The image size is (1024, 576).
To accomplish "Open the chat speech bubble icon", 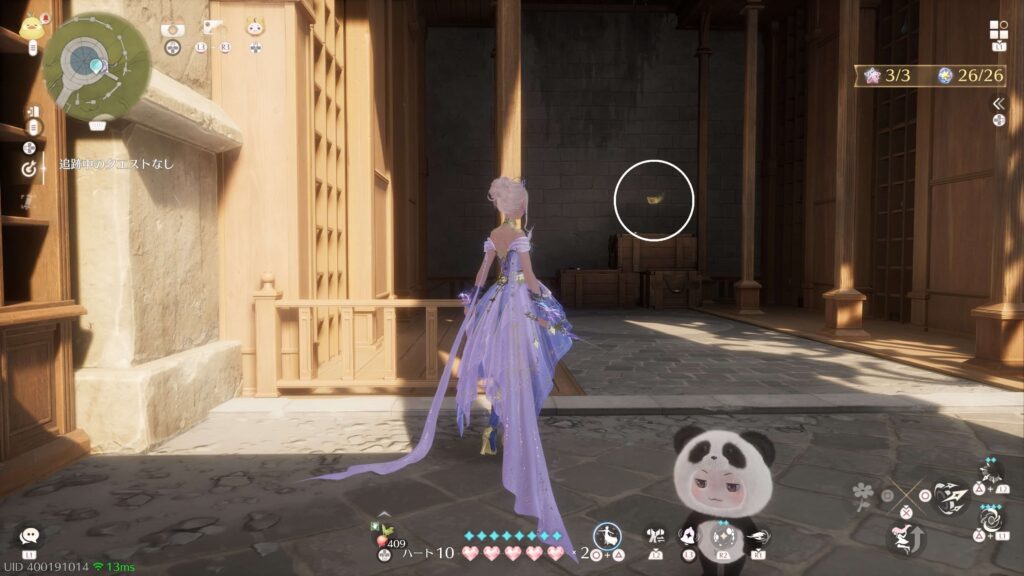I will (30, 537).
